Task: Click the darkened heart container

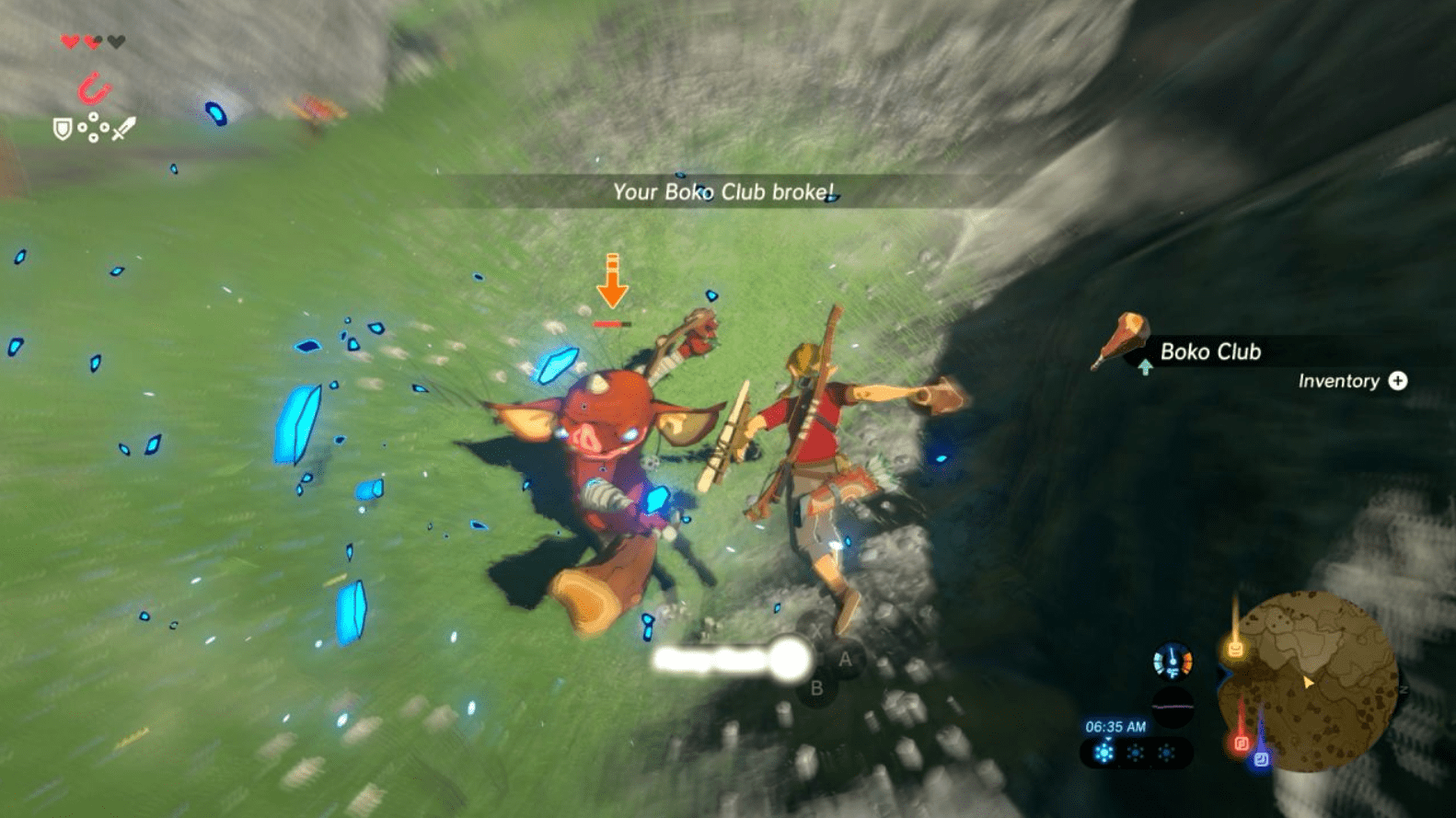Action: pyautogui.click(x=116, y=41)
